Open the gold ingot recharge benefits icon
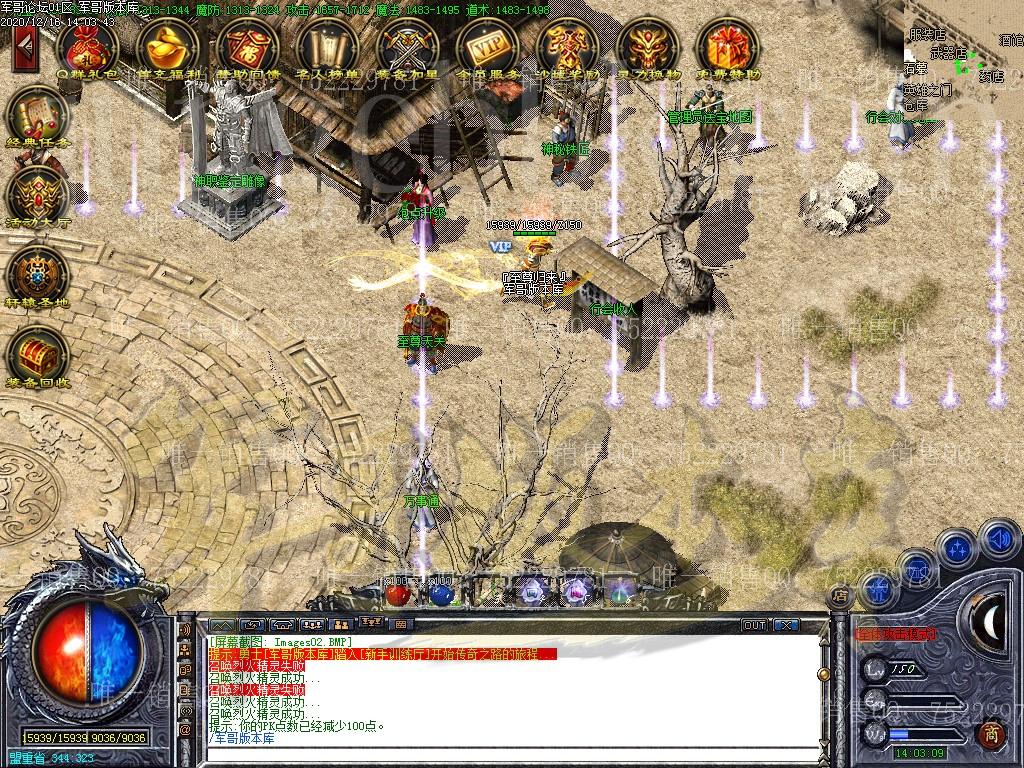 (x=167, y=46)
